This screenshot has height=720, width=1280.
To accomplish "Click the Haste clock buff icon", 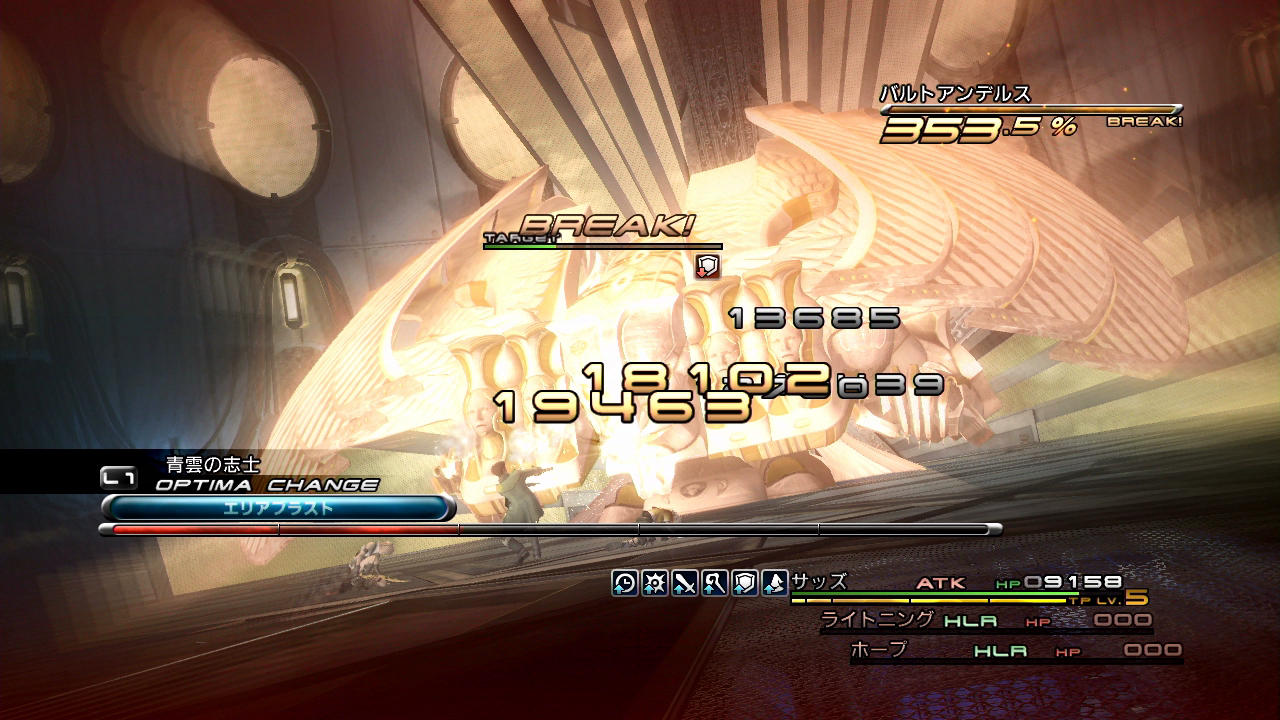I will coord(625,582).
